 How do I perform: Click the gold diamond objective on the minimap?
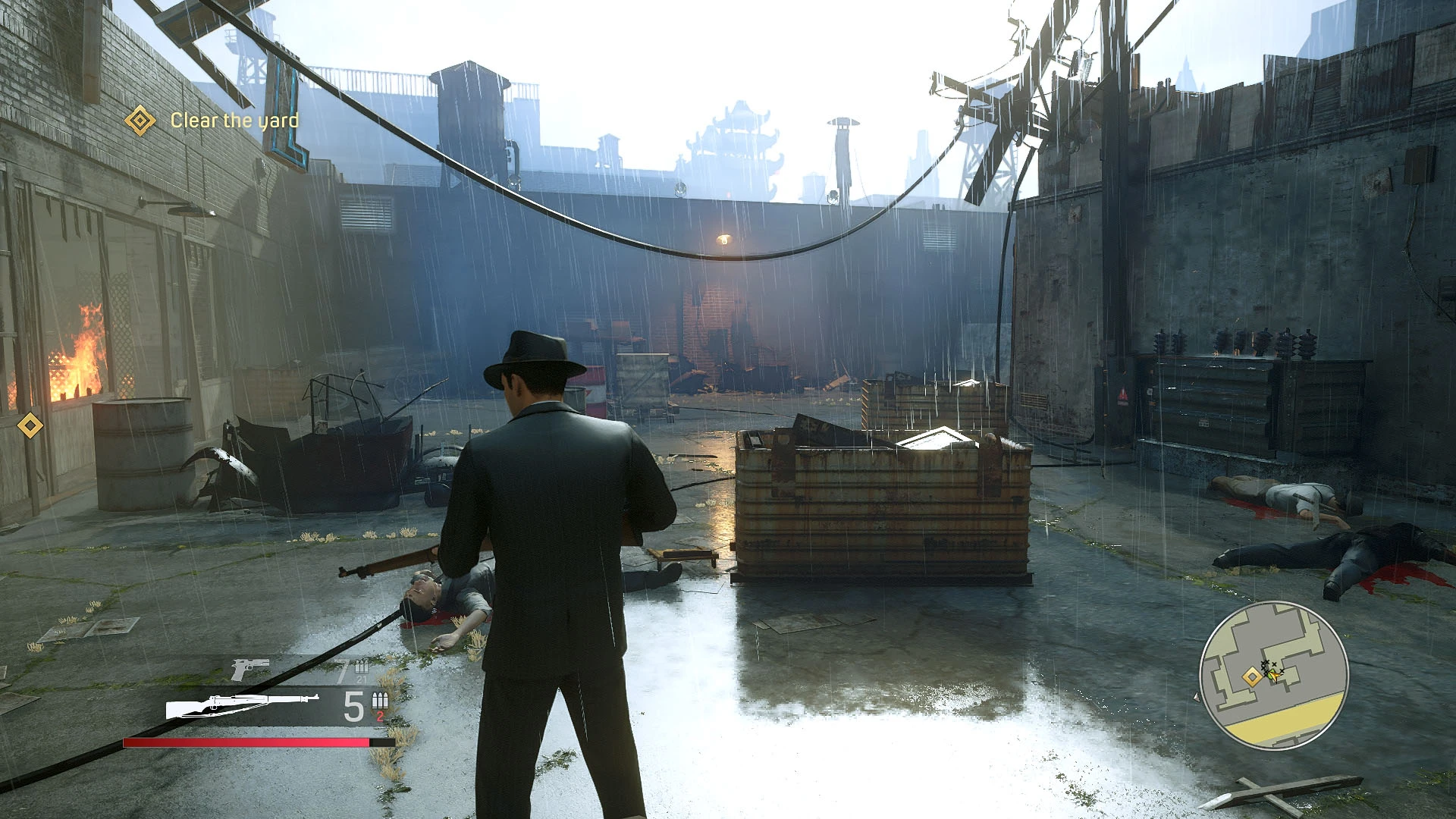[1252, 676]
